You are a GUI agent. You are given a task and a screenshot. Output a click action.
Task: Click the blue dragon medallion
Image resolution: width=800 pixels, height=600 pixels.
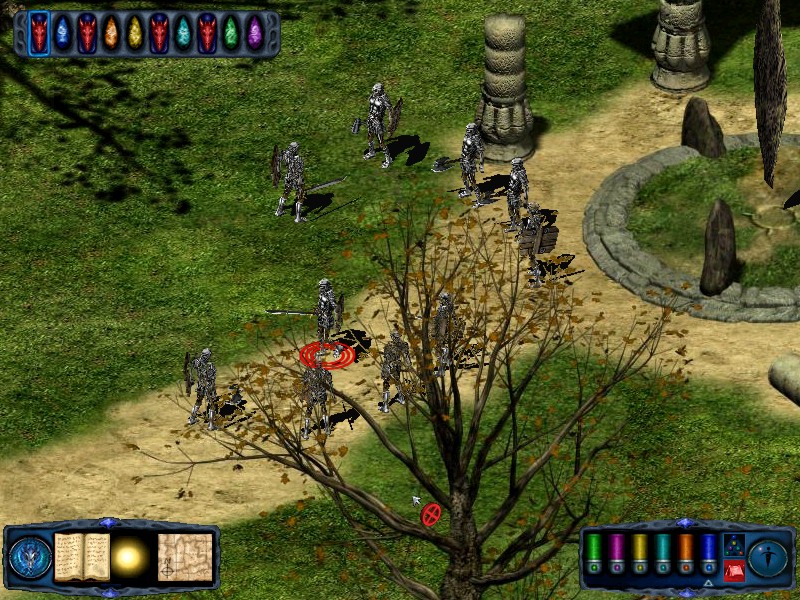coord(29,557)
